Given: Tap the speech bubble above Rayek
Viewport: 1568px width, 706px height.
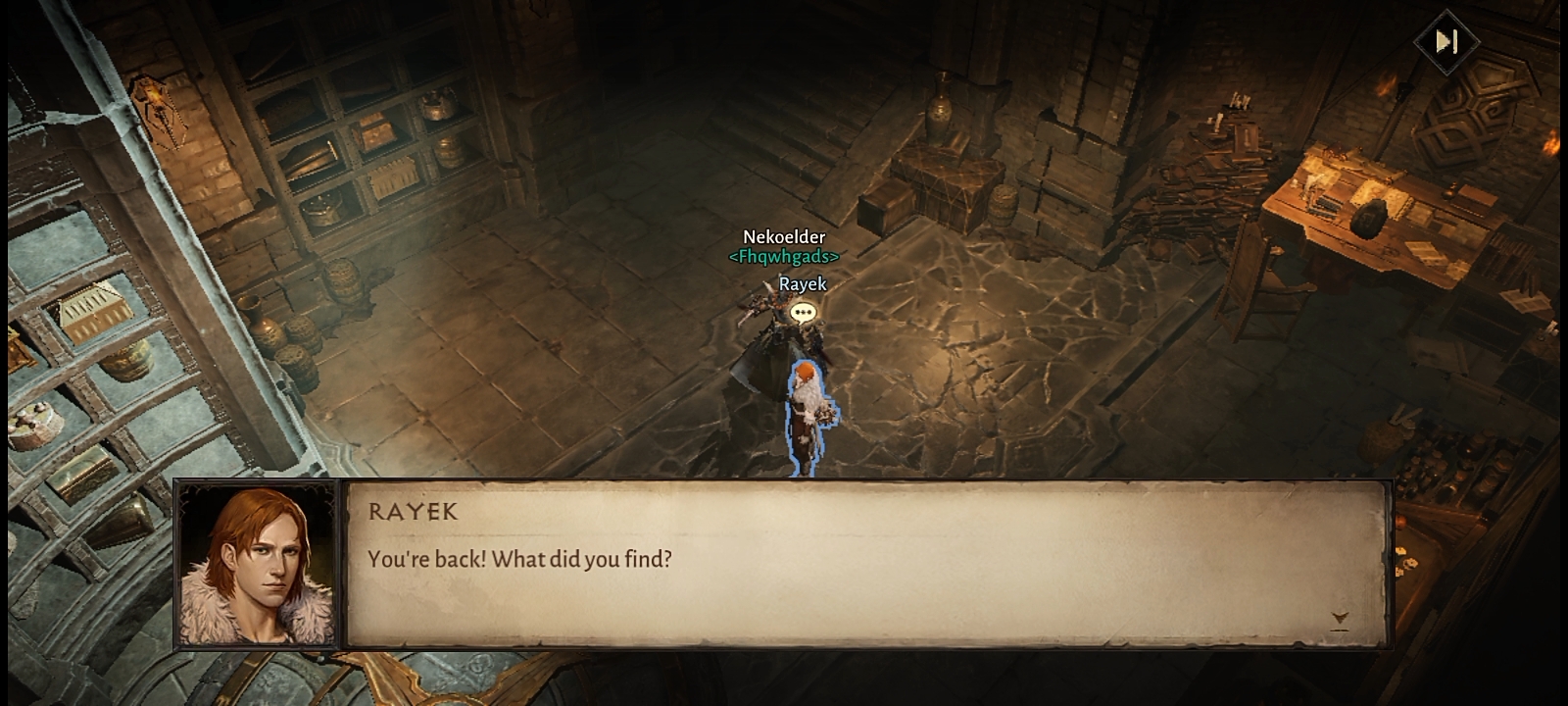Looking at the screenshot, I should coord(803,313).
